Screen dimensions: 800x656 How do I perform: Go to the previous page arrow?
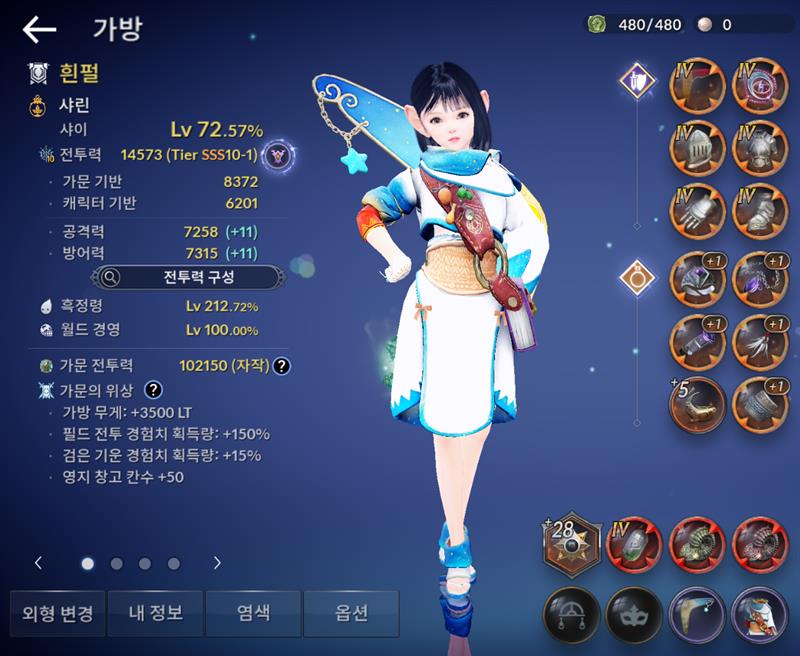39,563
